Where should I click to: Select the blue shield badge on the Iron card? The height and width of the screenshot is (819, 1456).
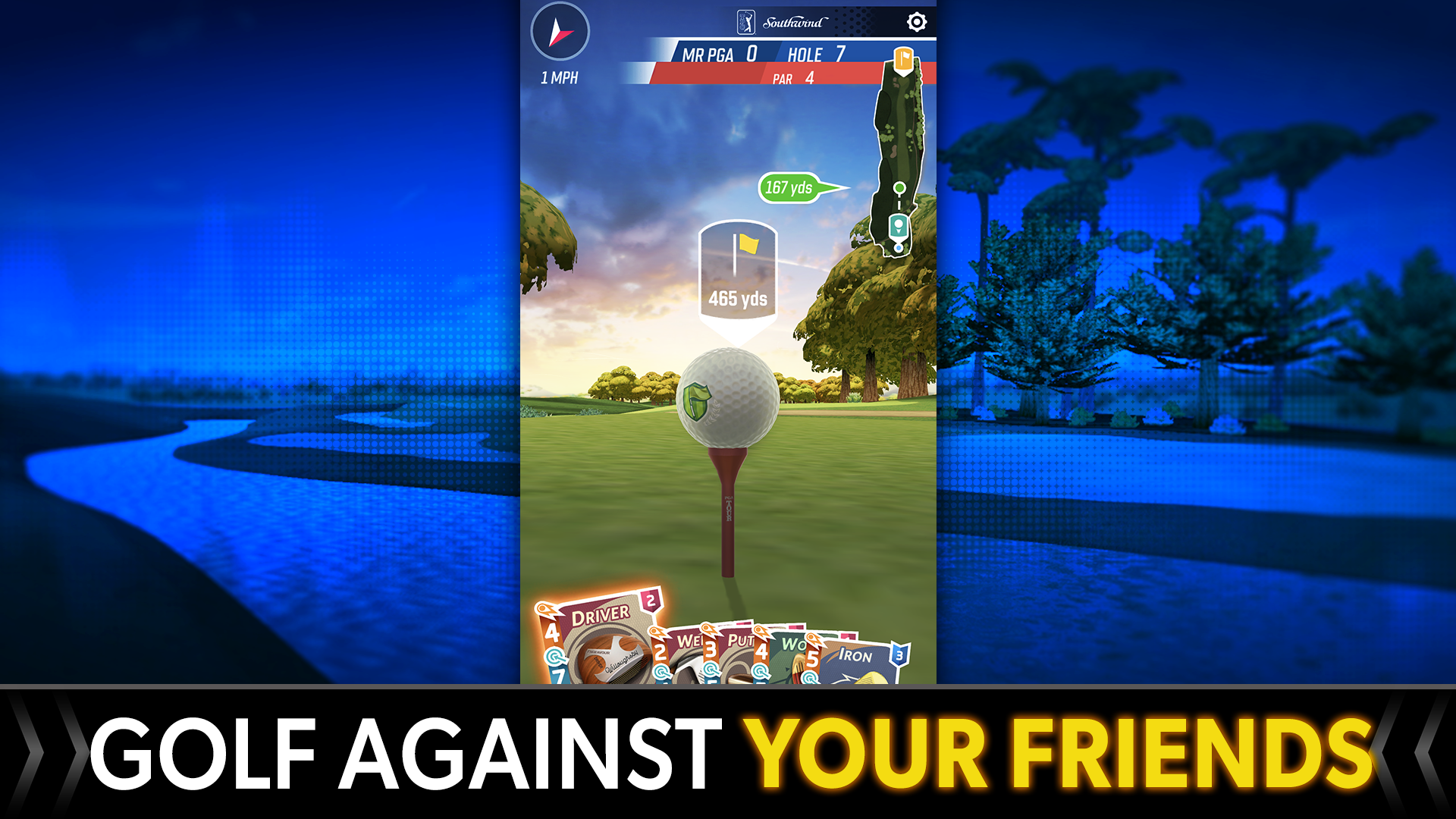click(x=899, y=655)
